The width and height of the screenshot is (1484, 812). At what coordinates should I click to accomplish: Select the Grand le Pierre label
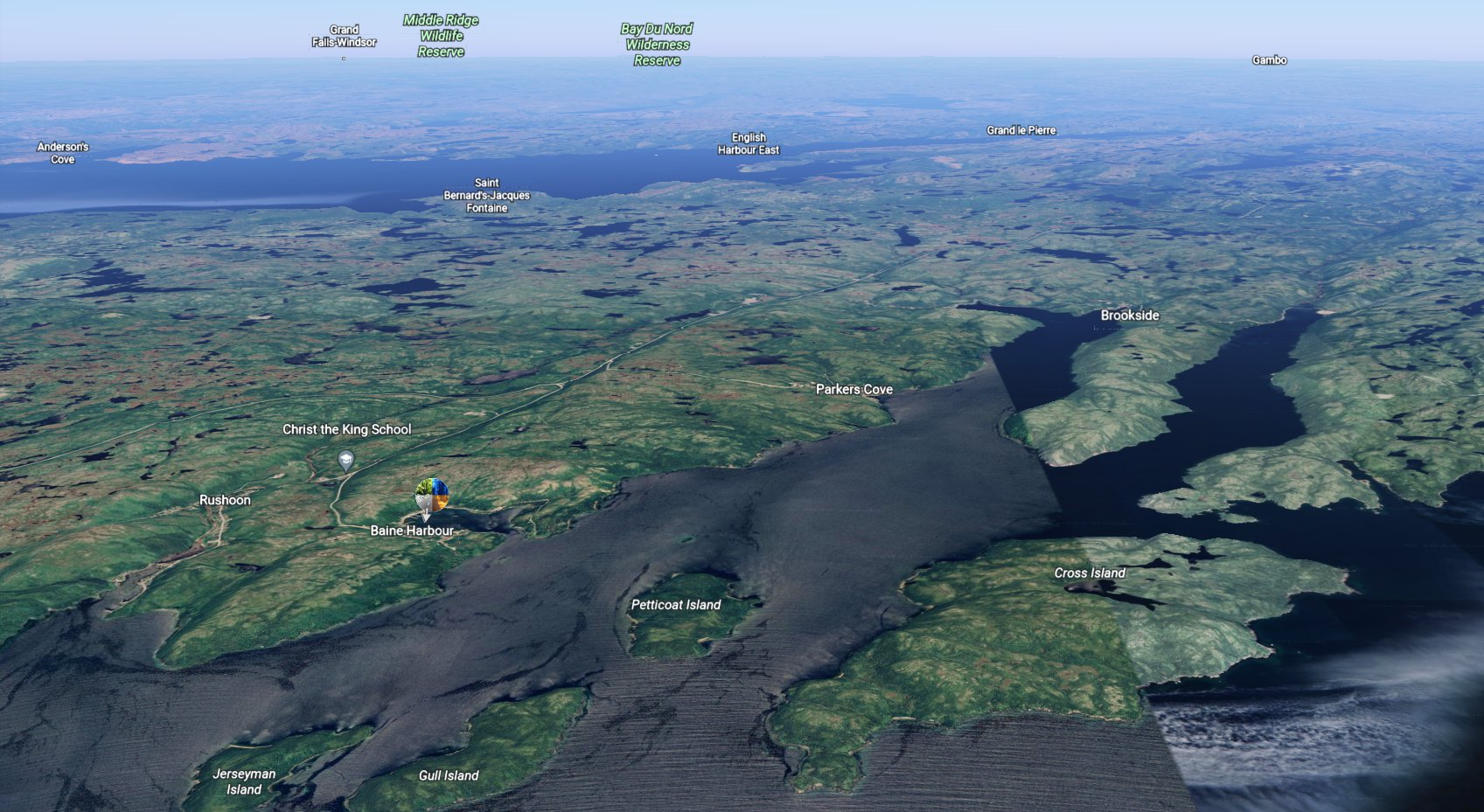tap(1021, 130)
